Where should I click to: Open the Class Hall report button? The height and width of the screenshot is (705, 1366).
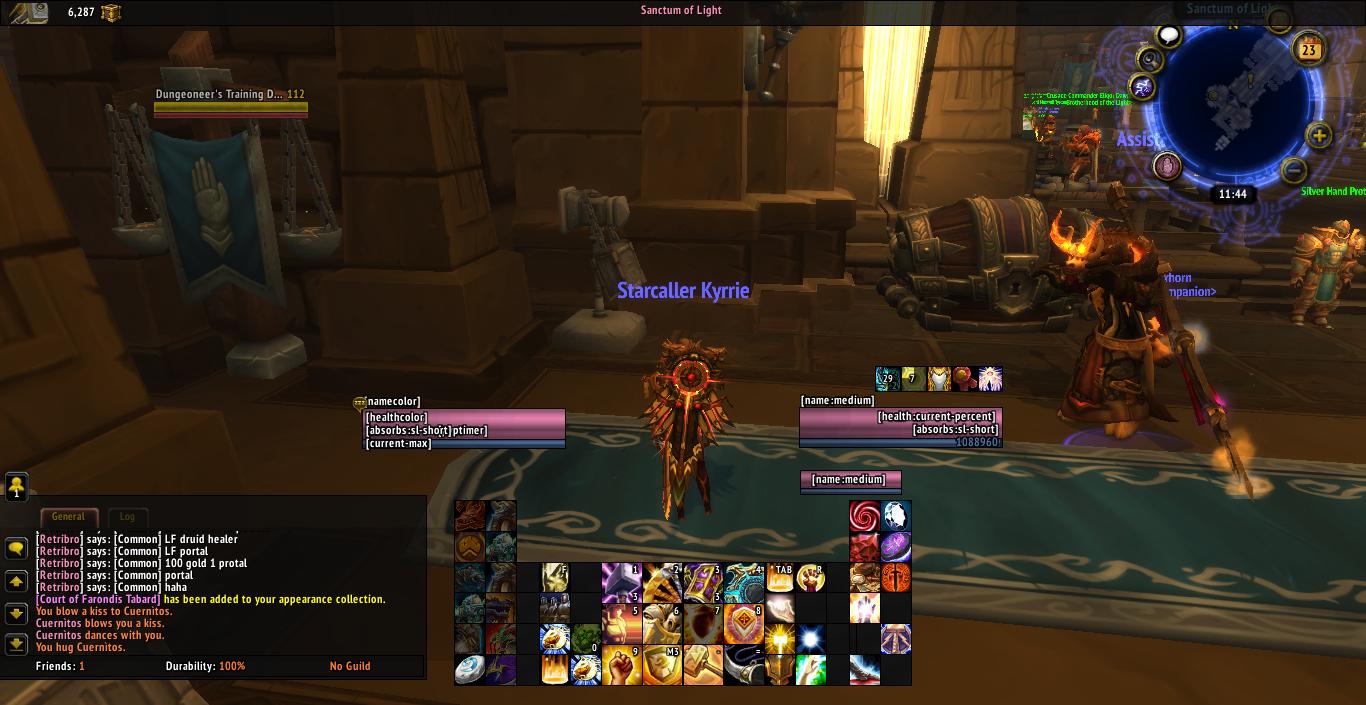coord(1167,166)
